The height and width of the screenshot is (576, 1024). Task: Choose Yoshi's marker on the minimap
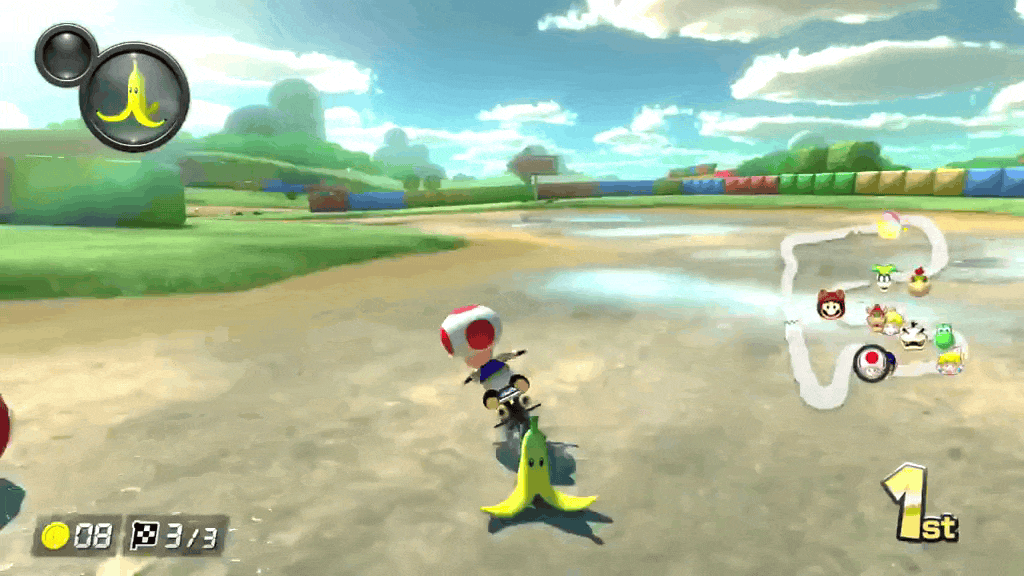pyautogui.click(x=943, y=336)
